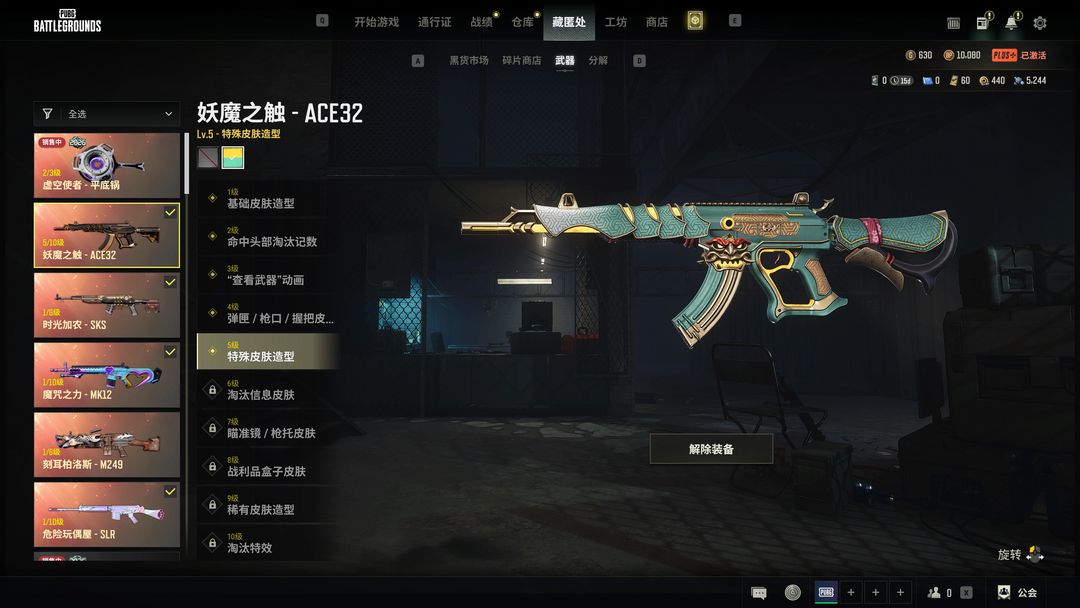The image size is (1080, 608).
Task: Open the 商店 tab
Action: point(657,22)
